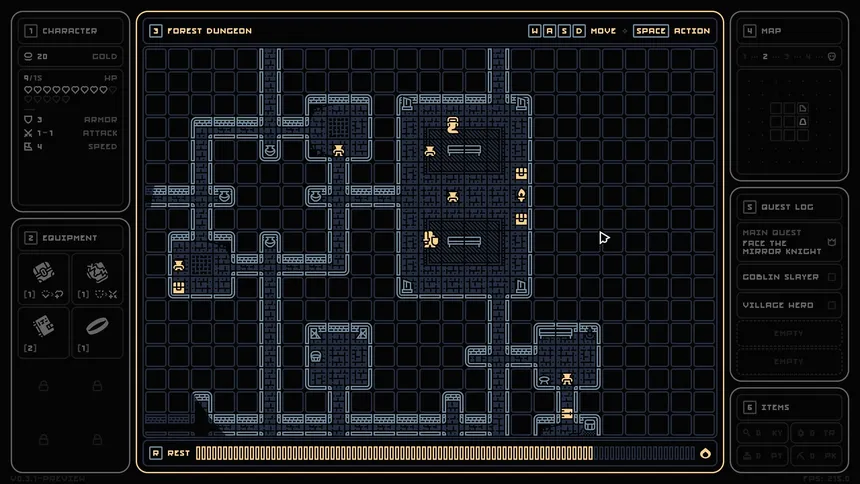Toggle the Goblin Slayer quest checkbox
This screenshot has width=860, height=484.
pyautogui.click(x=832, y=277)
